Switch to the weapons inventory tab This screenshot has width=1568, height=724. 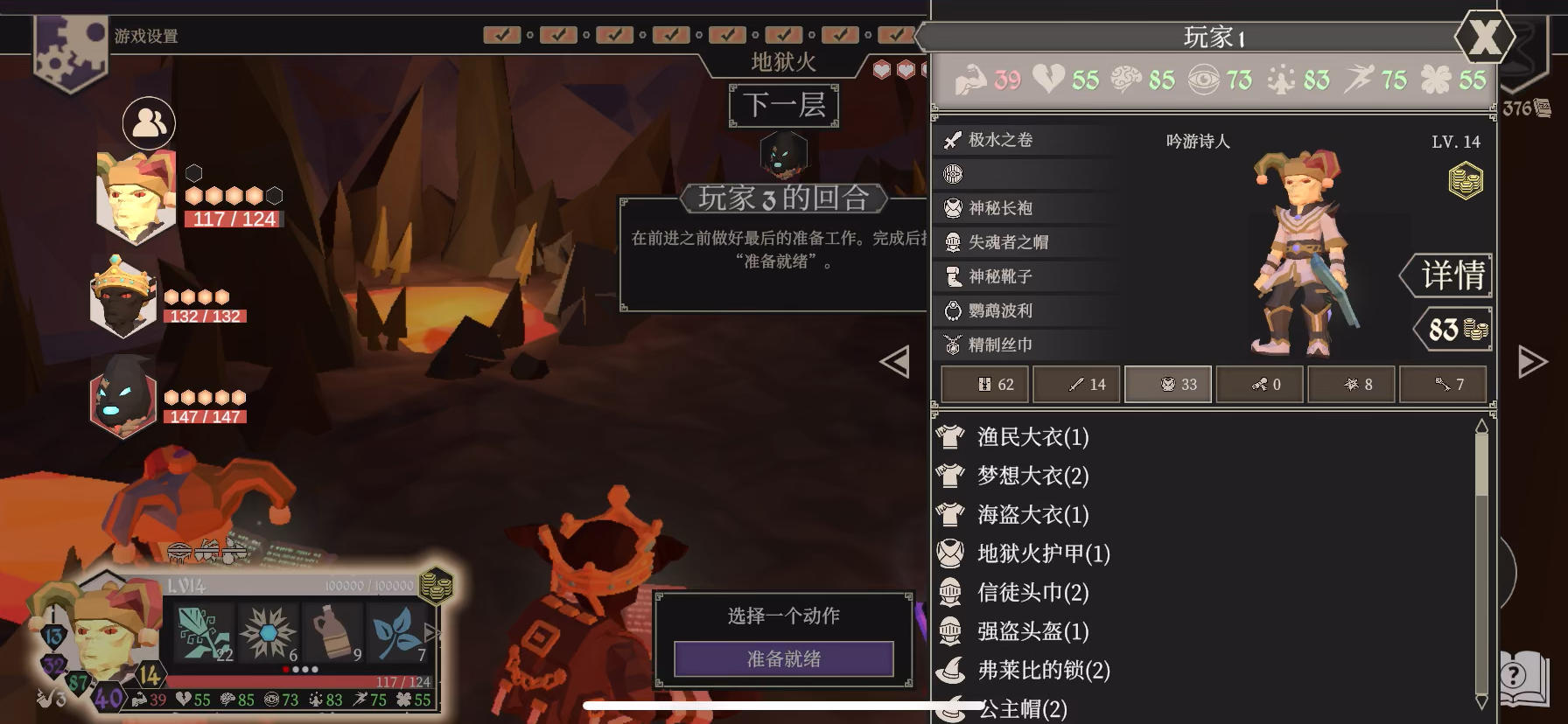coord(1078,384)
